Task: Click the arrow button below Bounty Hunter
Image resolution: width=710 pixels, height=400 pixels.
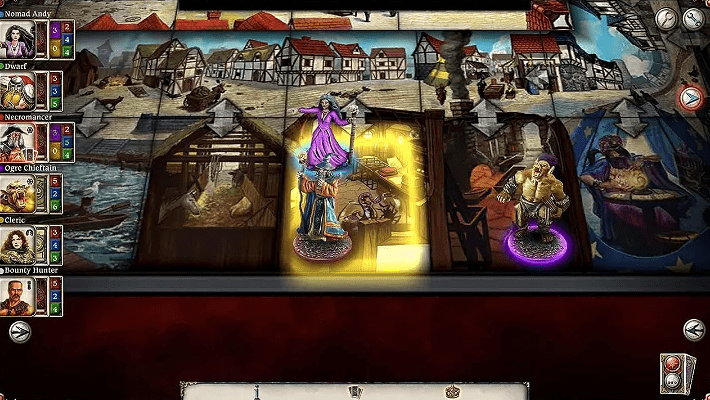Action: [19, 333]
